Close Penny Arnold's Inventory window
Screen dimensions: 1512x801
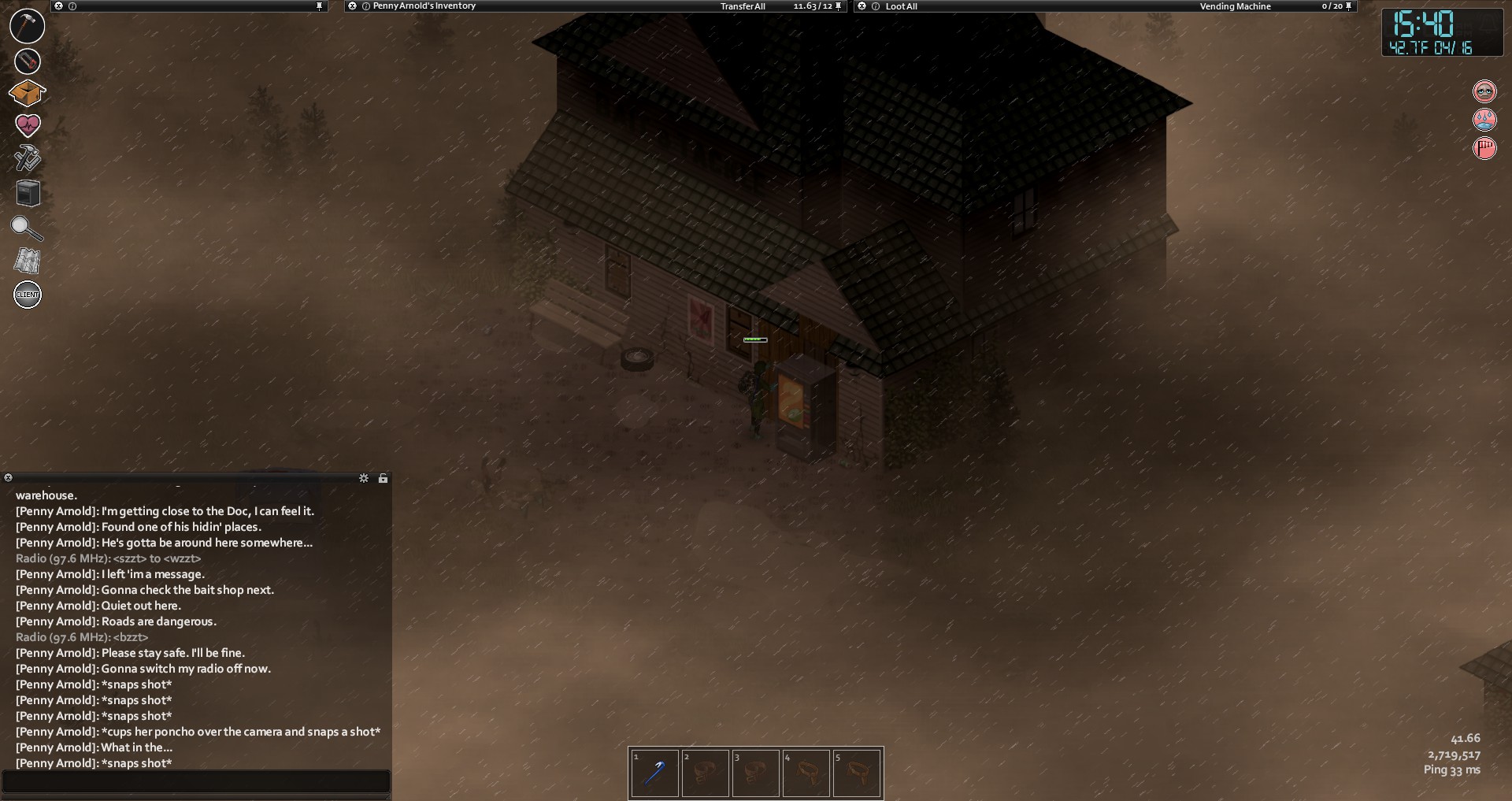point(352,6)
